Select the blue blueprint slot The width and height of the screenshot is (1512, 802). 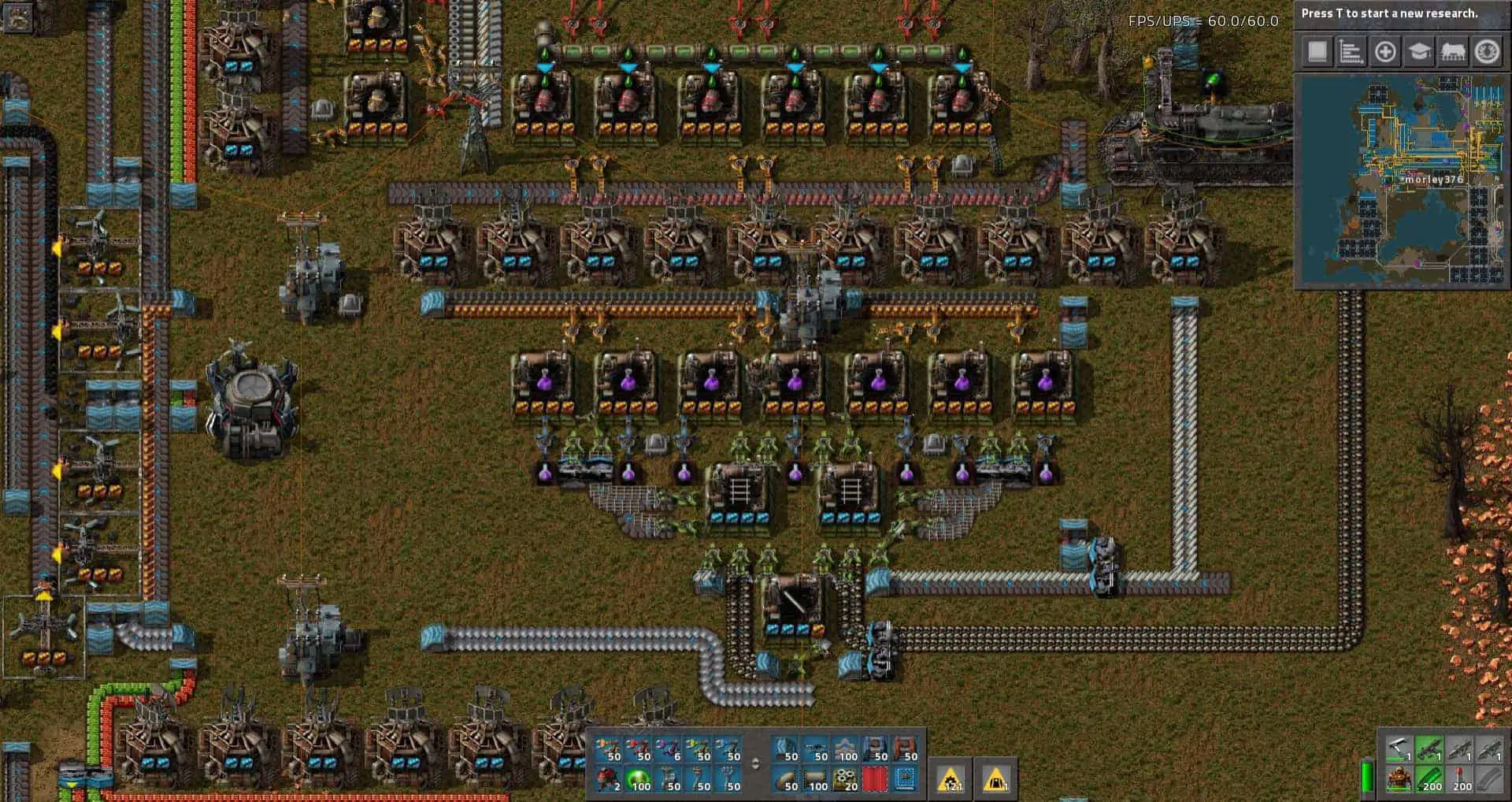tap(906, 779)
